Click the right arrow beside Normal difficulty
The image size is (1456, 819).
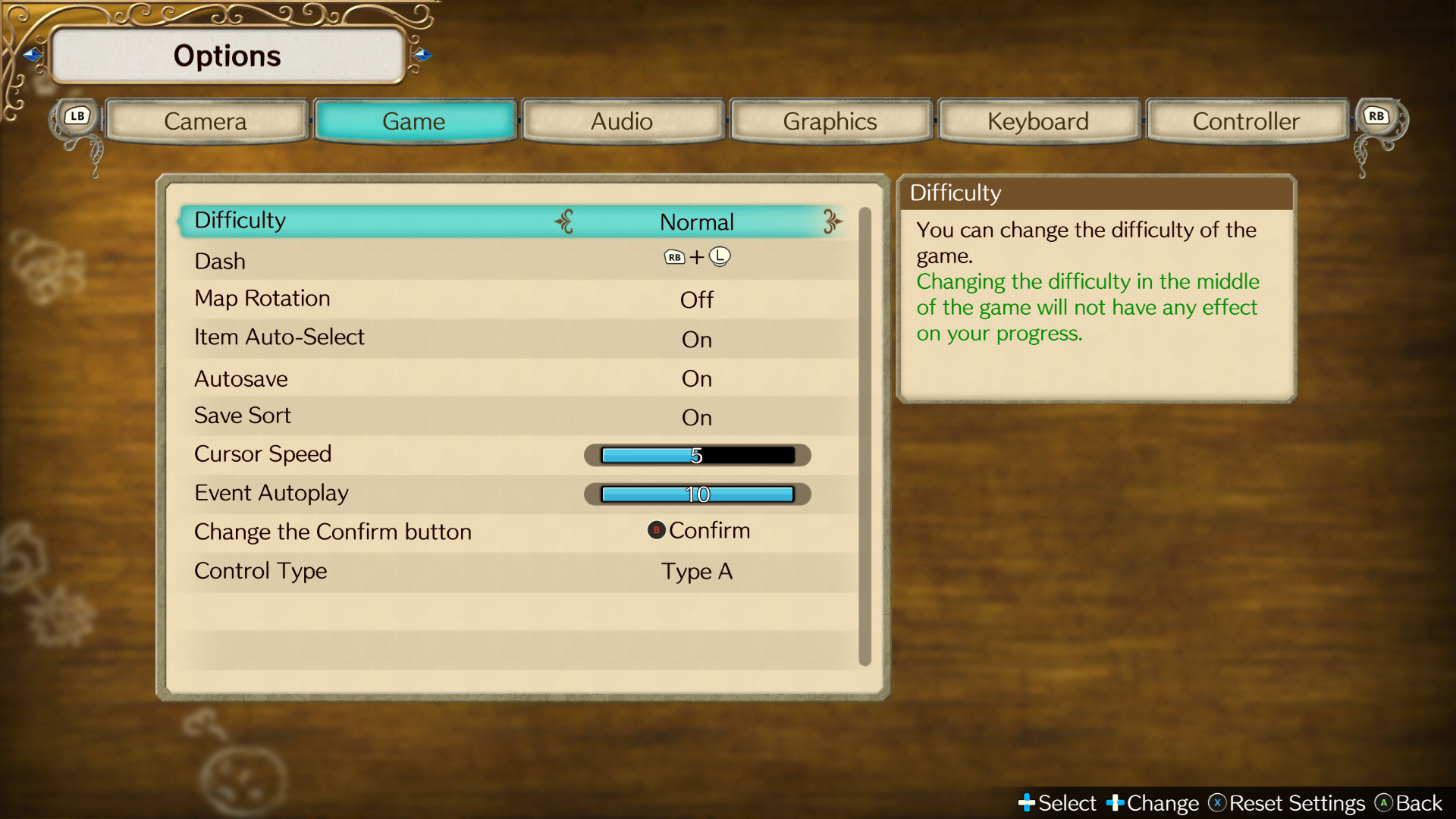point(832,221)
